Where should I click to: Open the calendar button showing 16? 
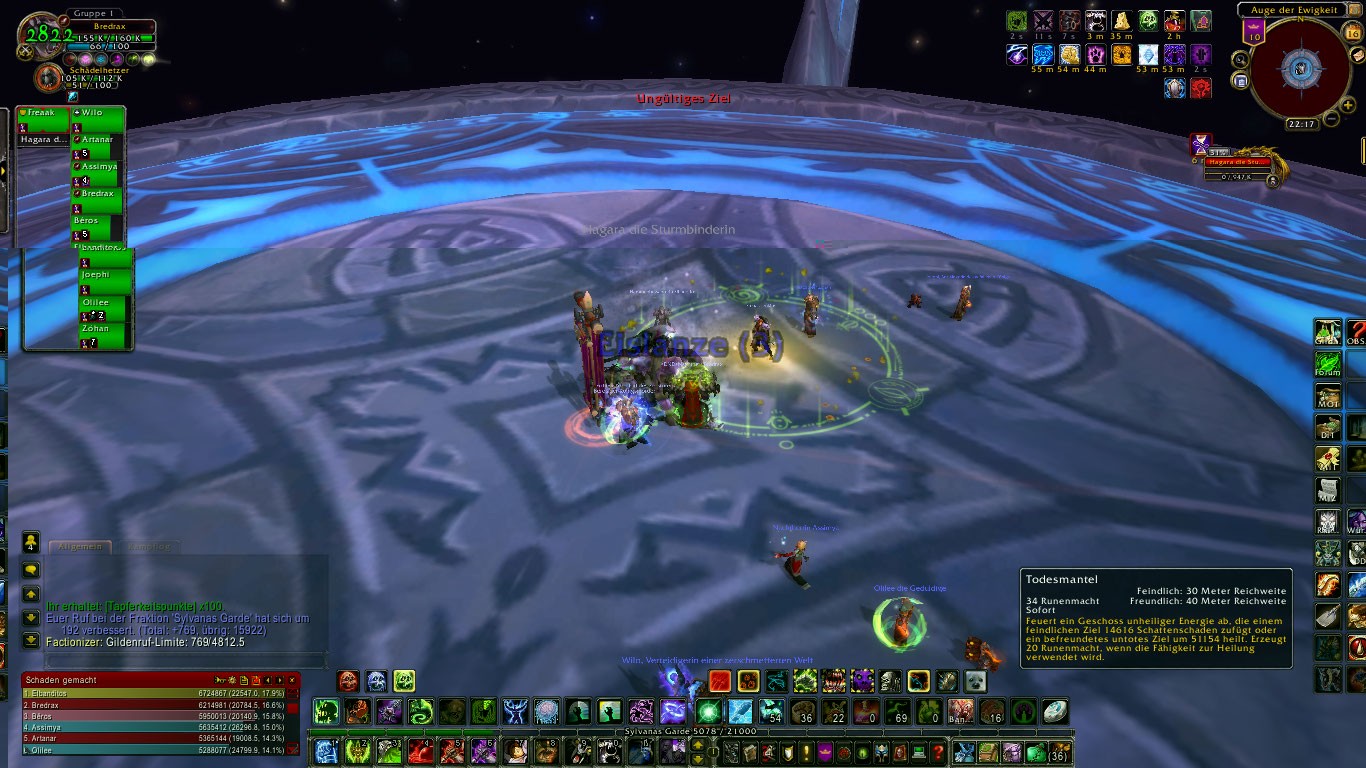click(1353, 33)
